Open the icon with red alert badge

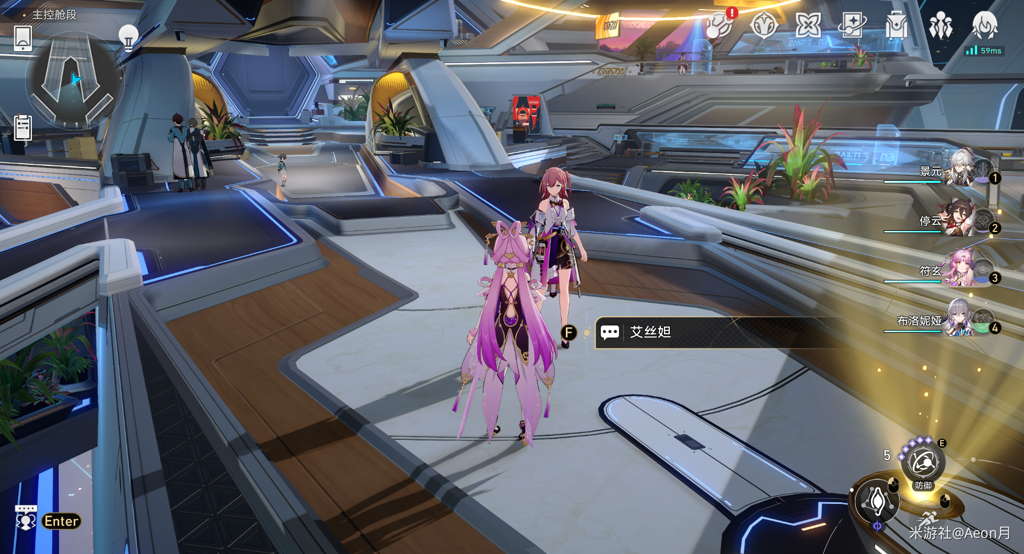click(718, 25)
